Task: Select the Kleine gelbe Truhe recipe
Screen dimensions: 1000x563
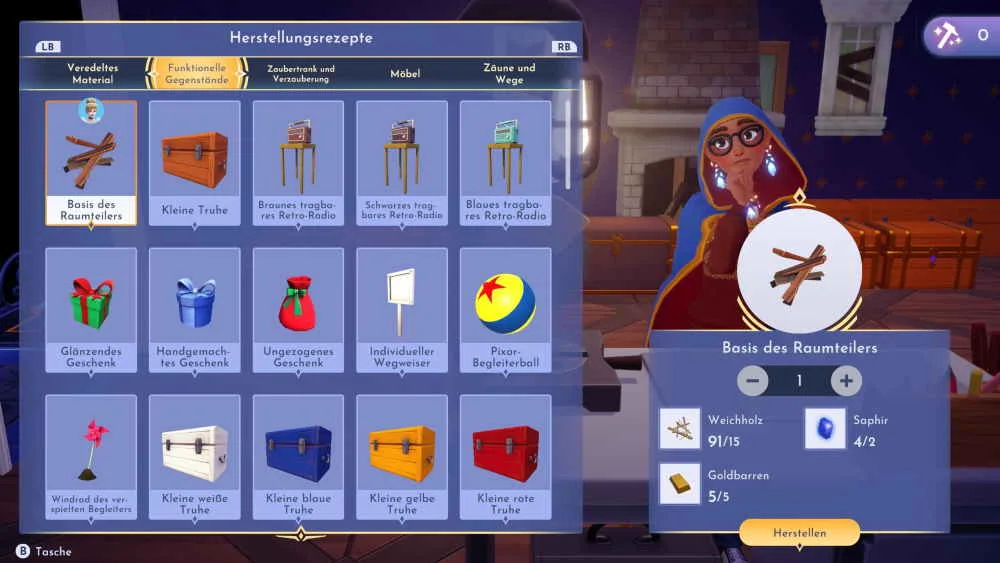Action: coord(402,456)
